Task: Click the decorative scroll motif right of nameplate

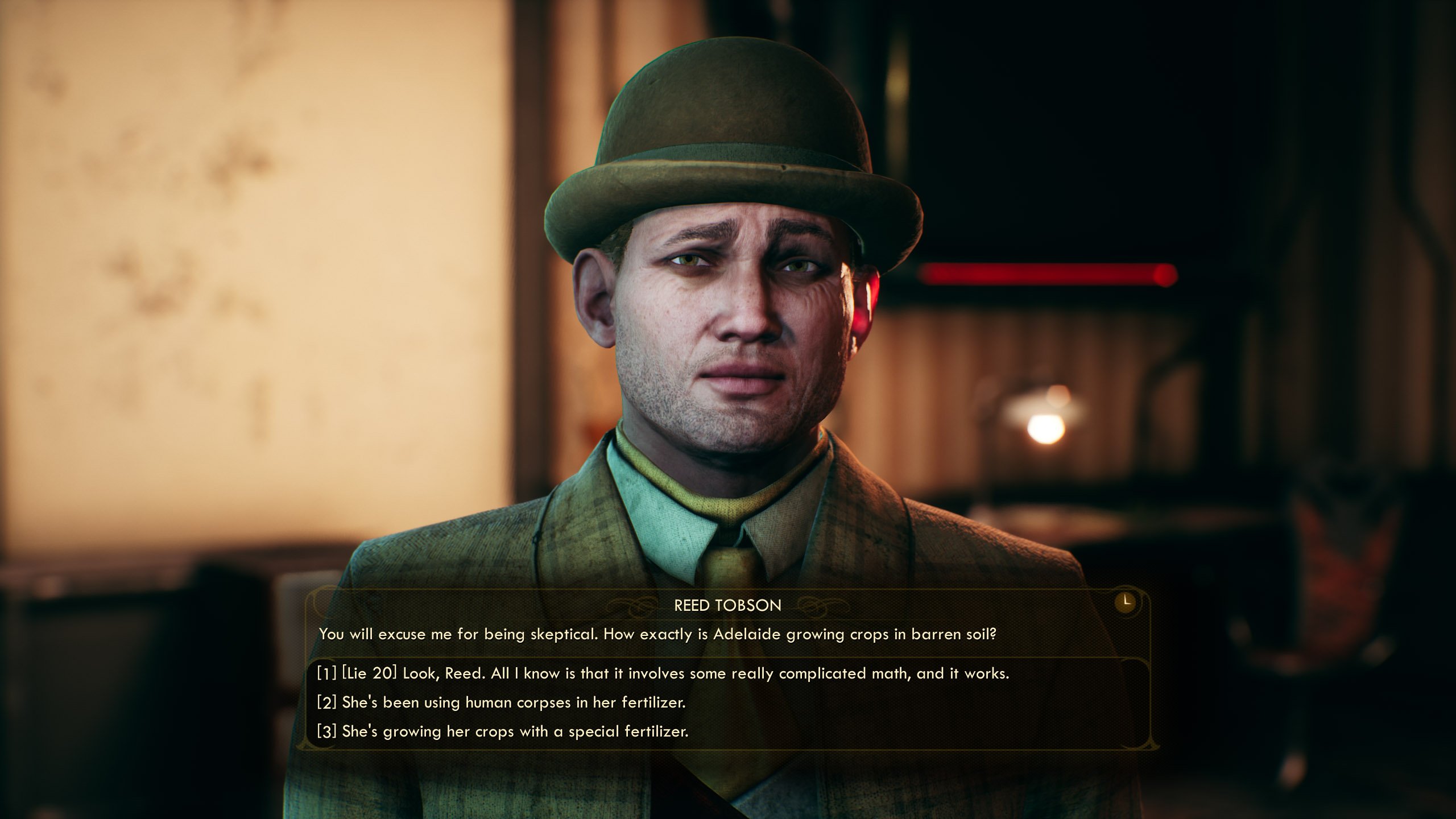Action: coord(819,605)
